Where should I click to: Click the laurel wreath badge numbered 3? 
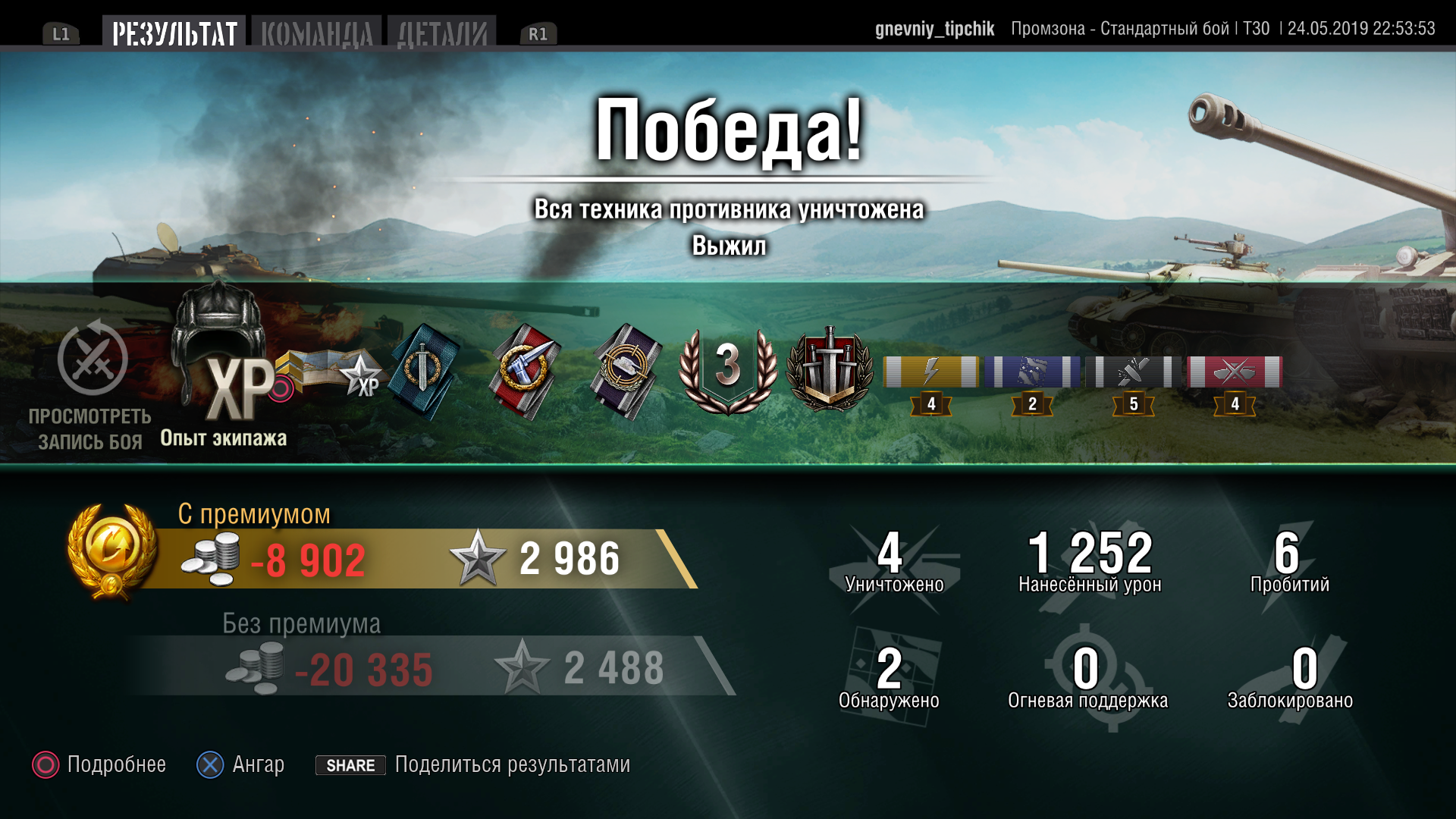pyautogui.click(x=728, y=370)
